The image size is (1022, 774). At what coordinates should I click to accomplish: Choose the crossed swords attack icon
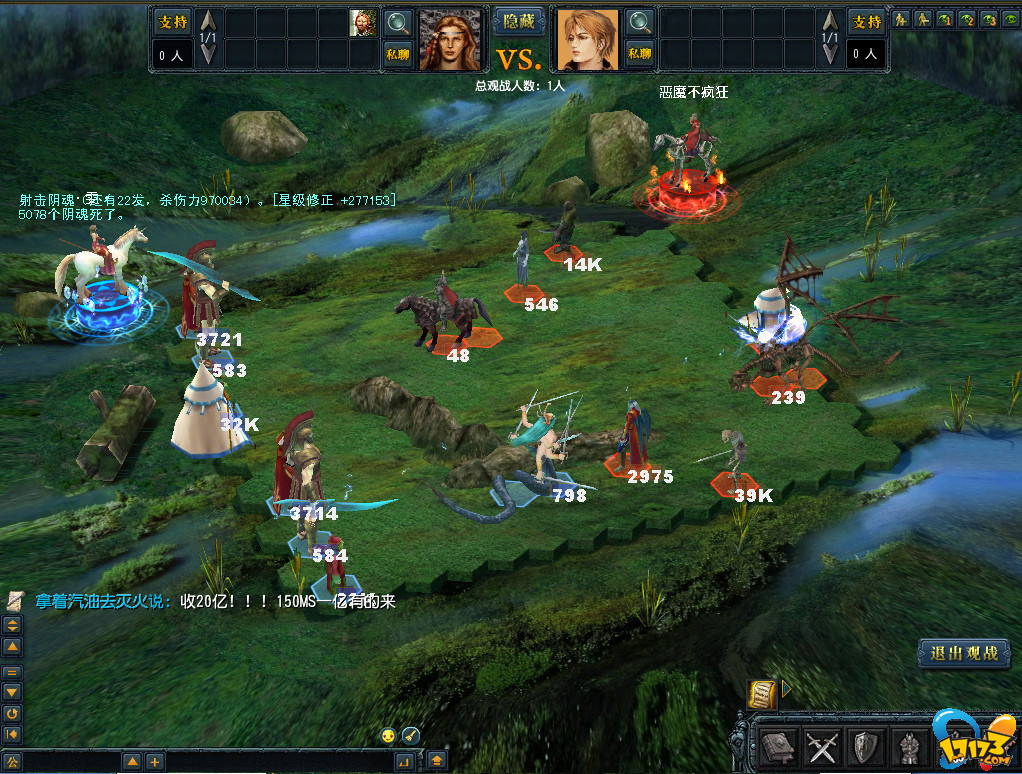[822, 745]
